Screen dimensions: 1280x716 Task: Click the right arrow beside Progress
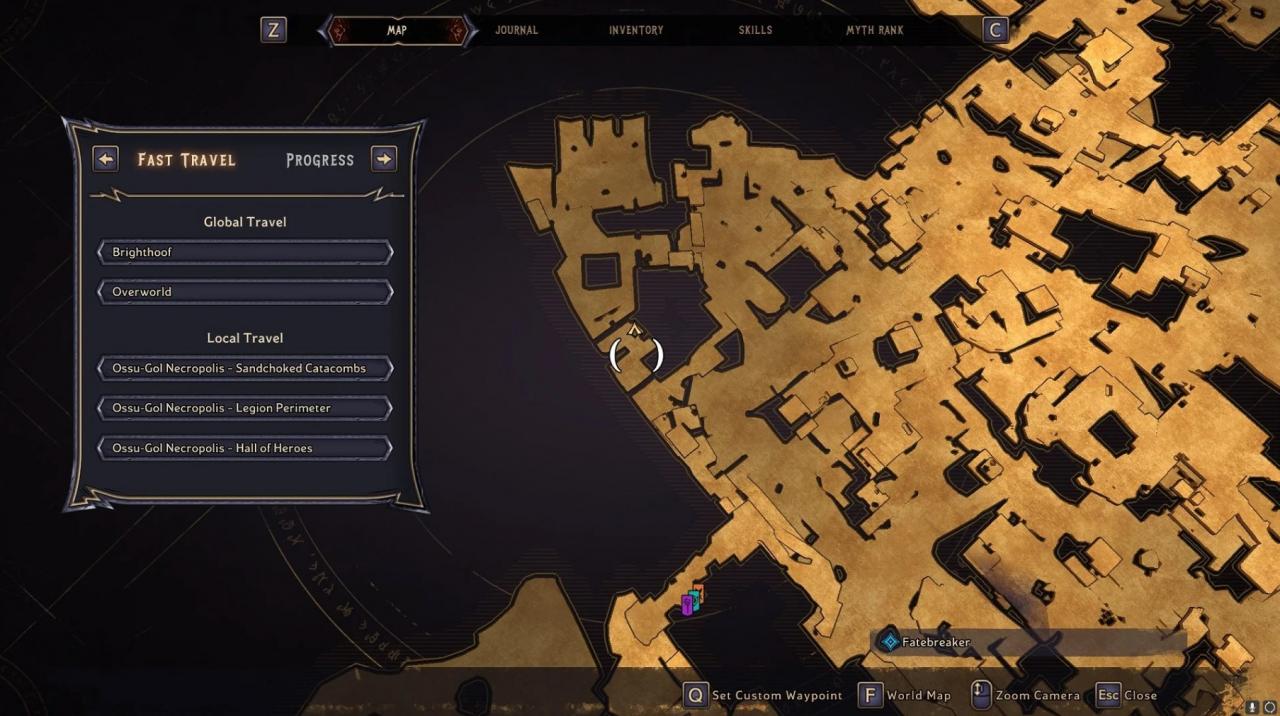click(384, 159)
